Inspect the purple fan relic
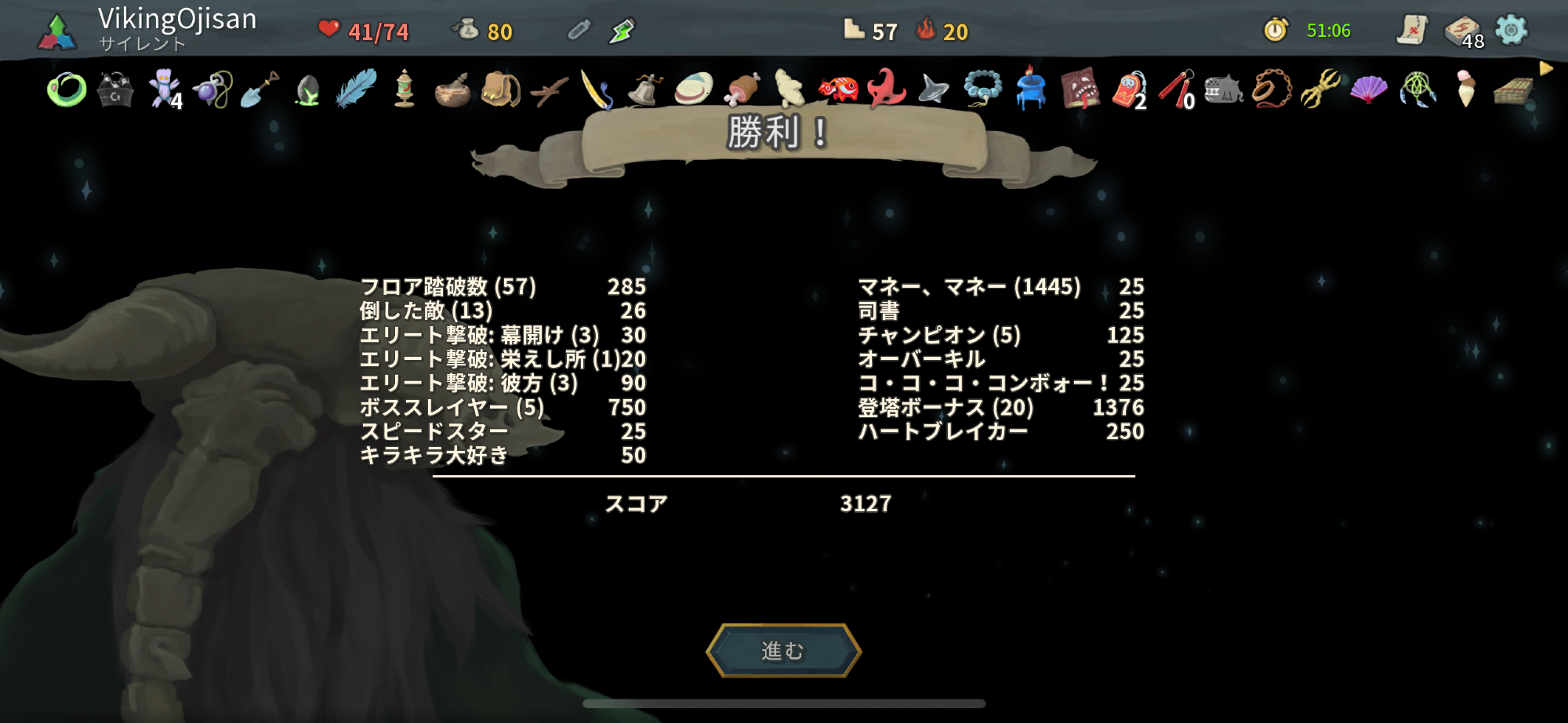1568x723 pixels. click(x=1369, y=90)
